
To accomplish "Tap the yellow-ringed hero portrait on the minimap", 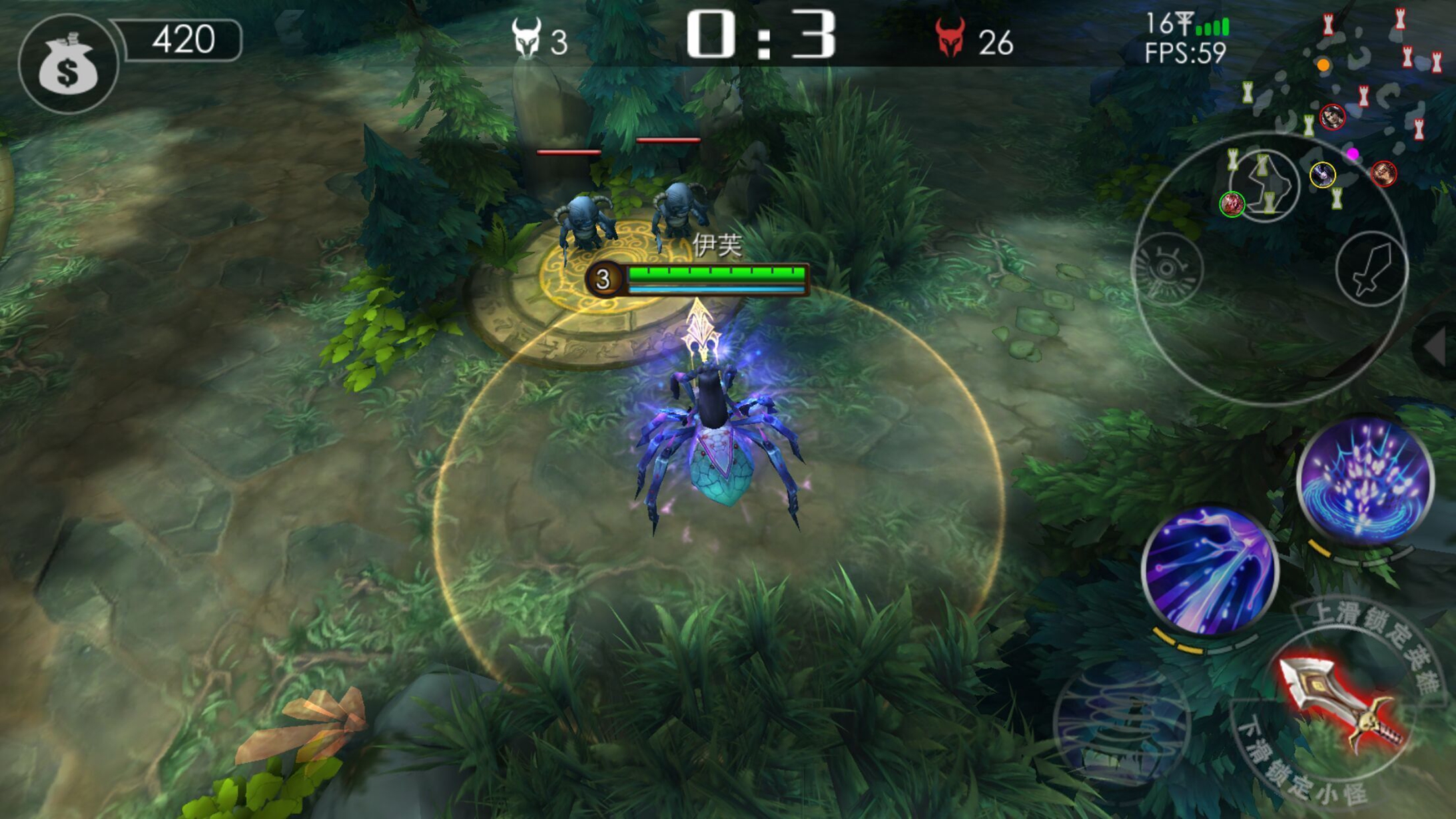I will (x=1322, y=175).
